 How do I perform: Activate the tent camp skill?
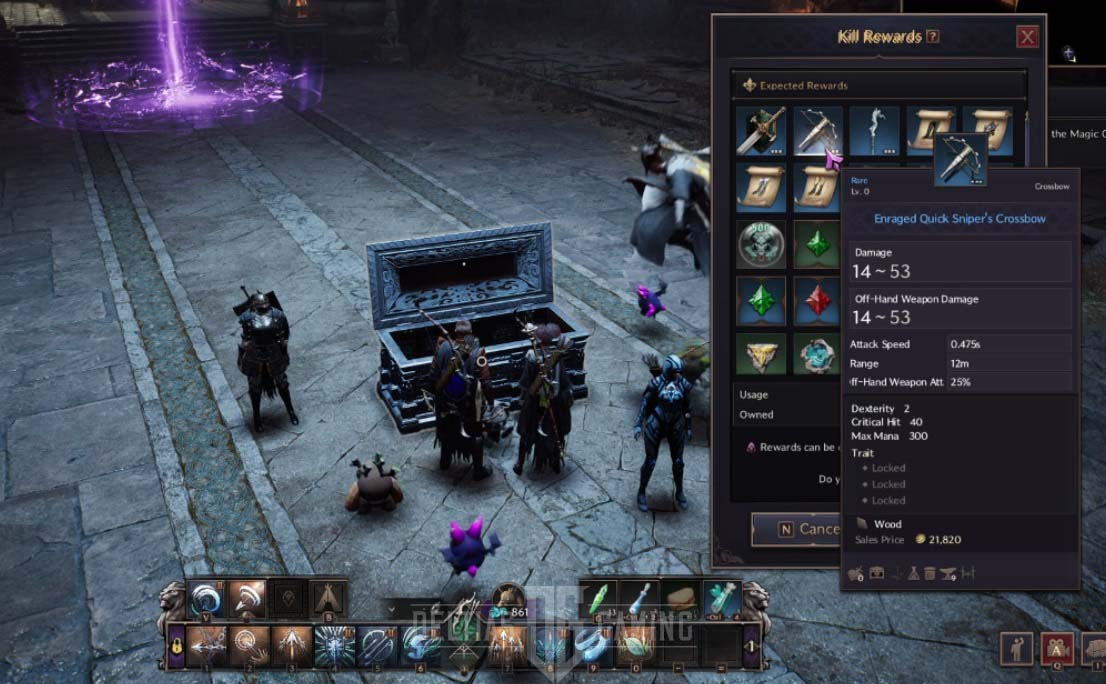[x=329, y=598]
